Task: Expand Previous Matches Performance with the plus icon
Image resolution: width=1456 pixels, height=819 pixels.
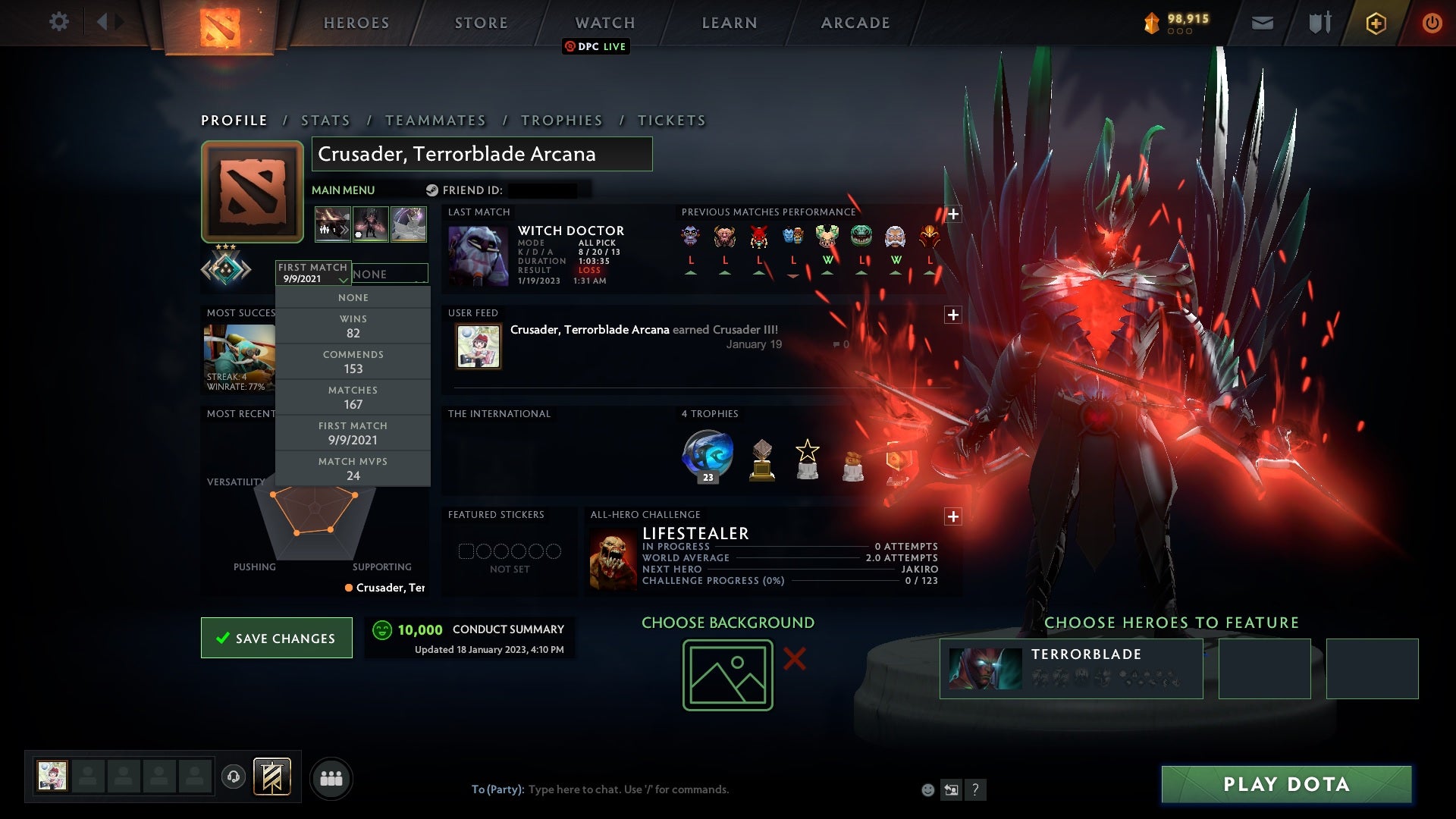Action: [x=953, y=213]
